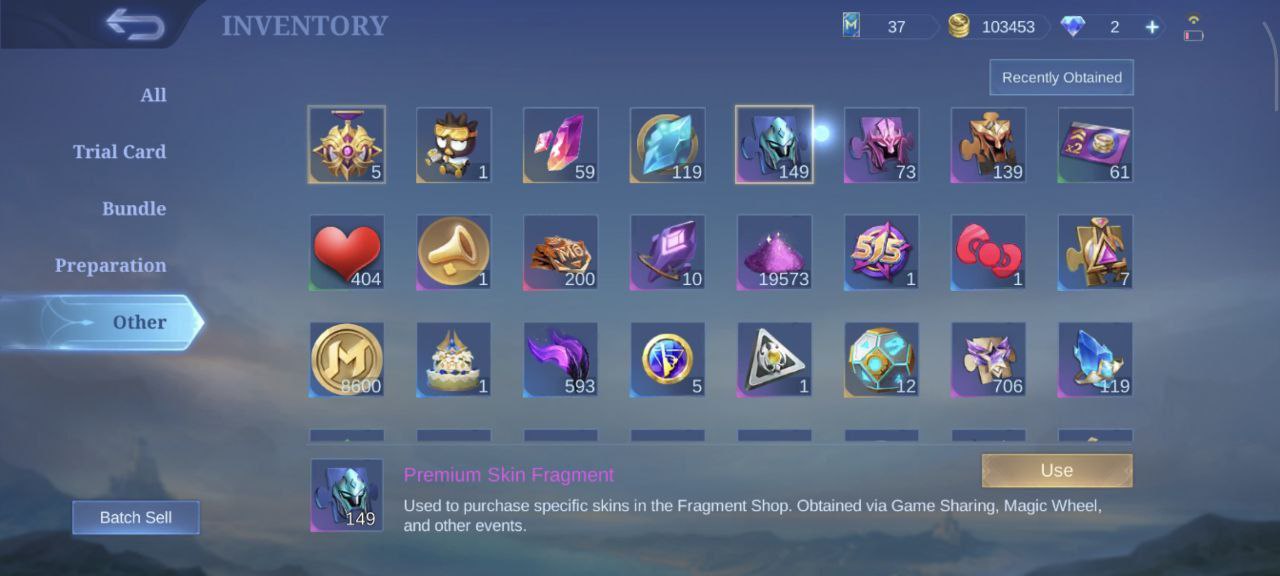Open the Recently Obtained sort dropdown
This screenshot has width=1280, height=576.
(1061, 77)
